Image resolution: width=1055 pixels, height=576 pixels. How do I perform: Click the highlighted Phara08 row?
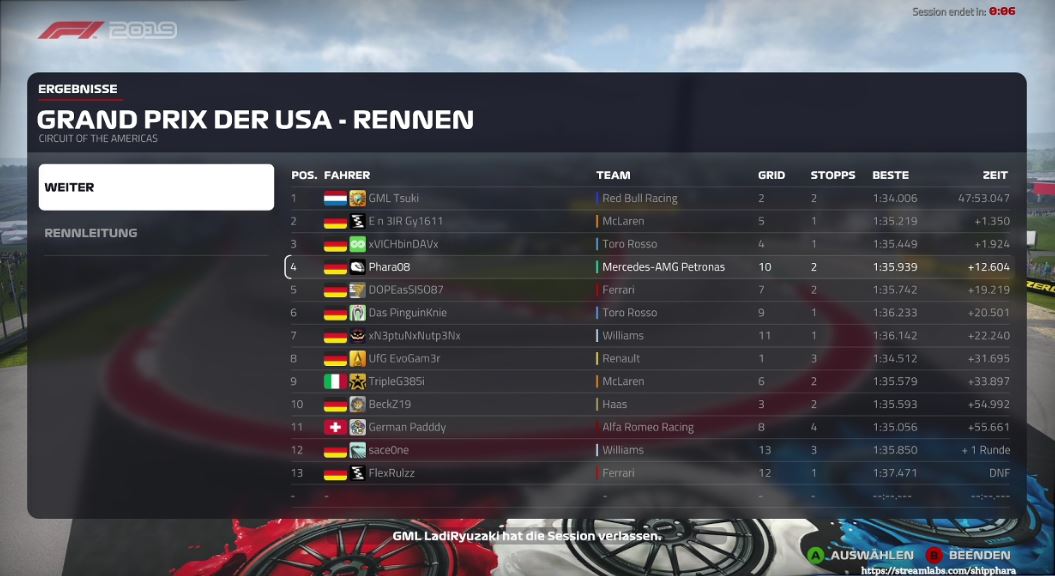[x=650, y=267]
